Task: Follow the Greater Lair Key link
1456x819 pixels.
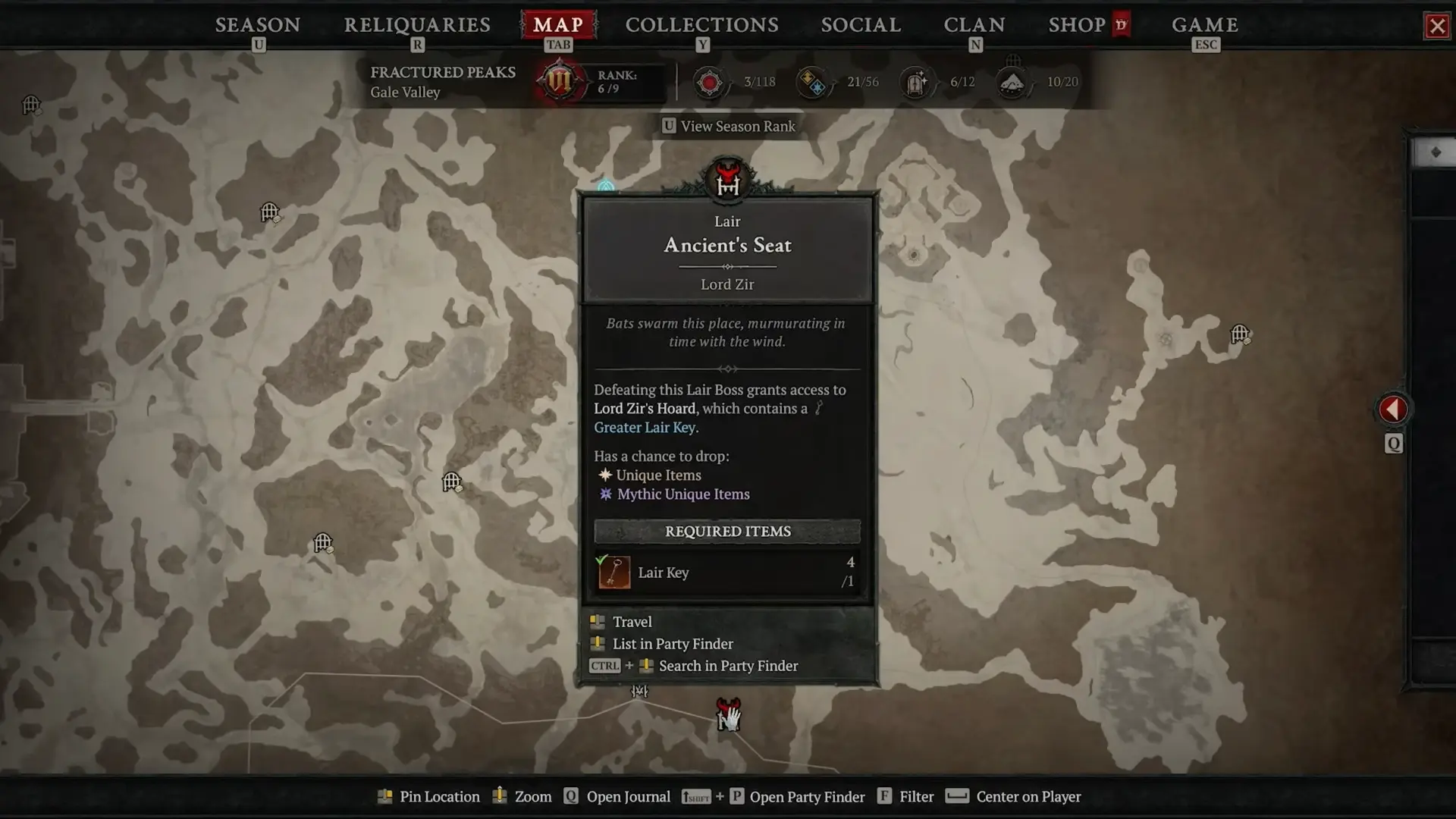Action: (645, 428)
